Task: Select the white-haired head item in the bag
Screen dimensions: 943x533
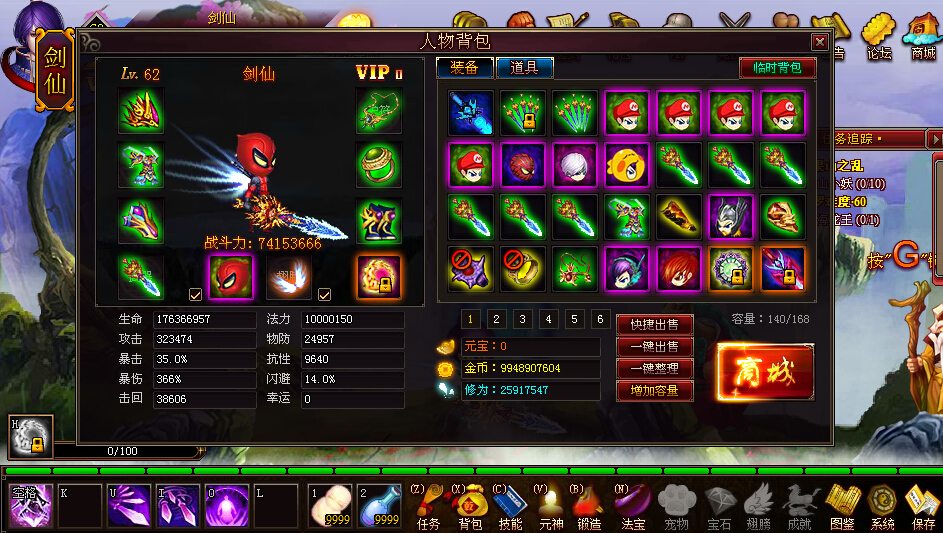Action: pos(575,165)
